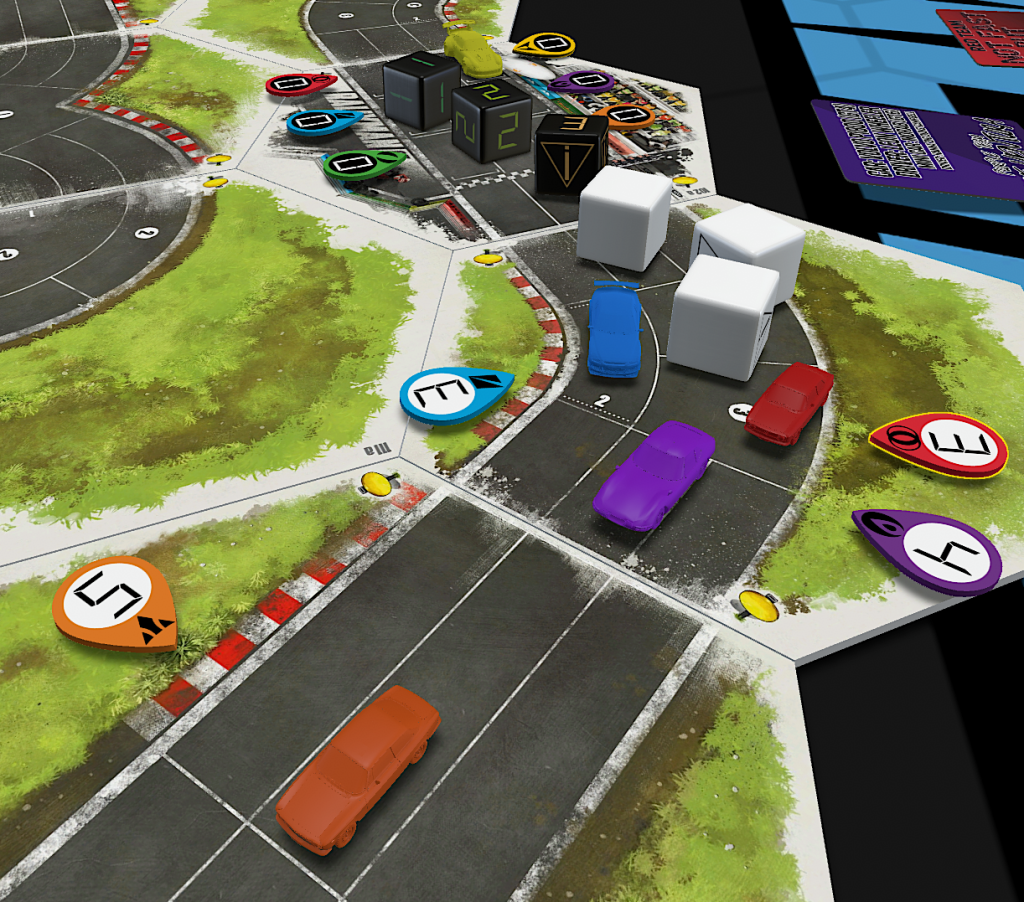Pick the red race car

(789, 401)
